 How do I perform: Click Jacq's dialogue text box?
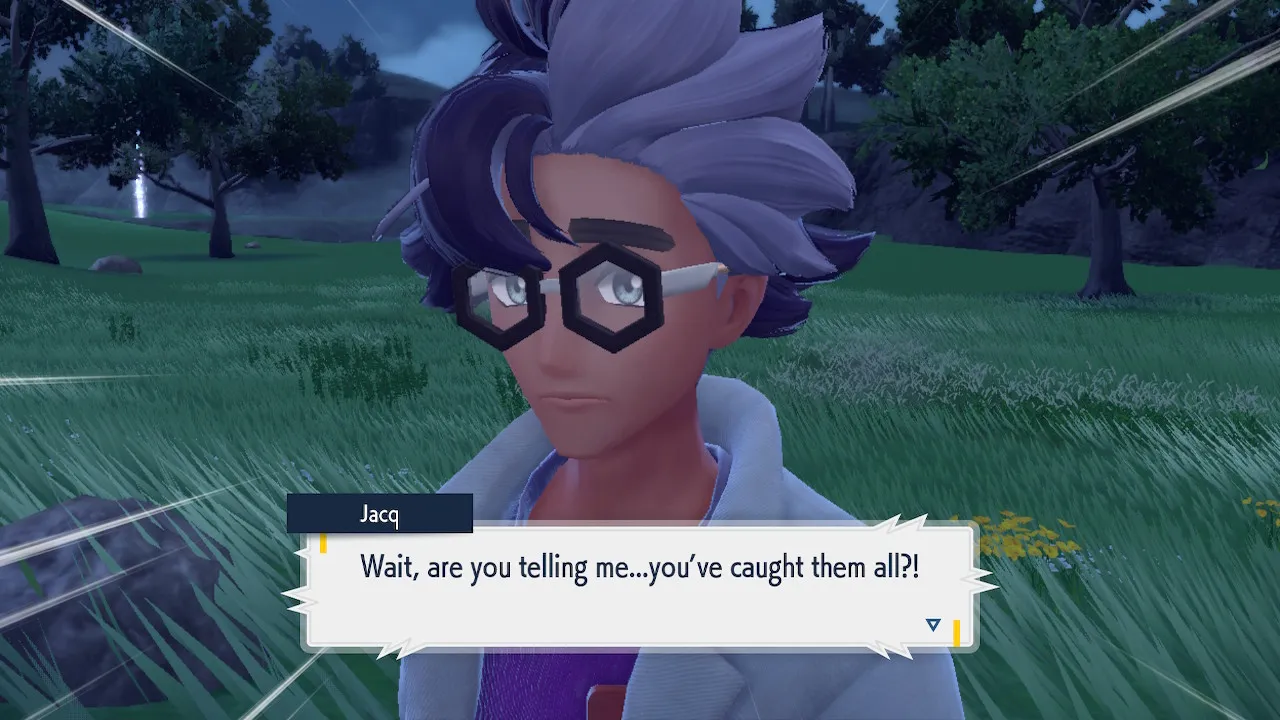click(640, 587)
